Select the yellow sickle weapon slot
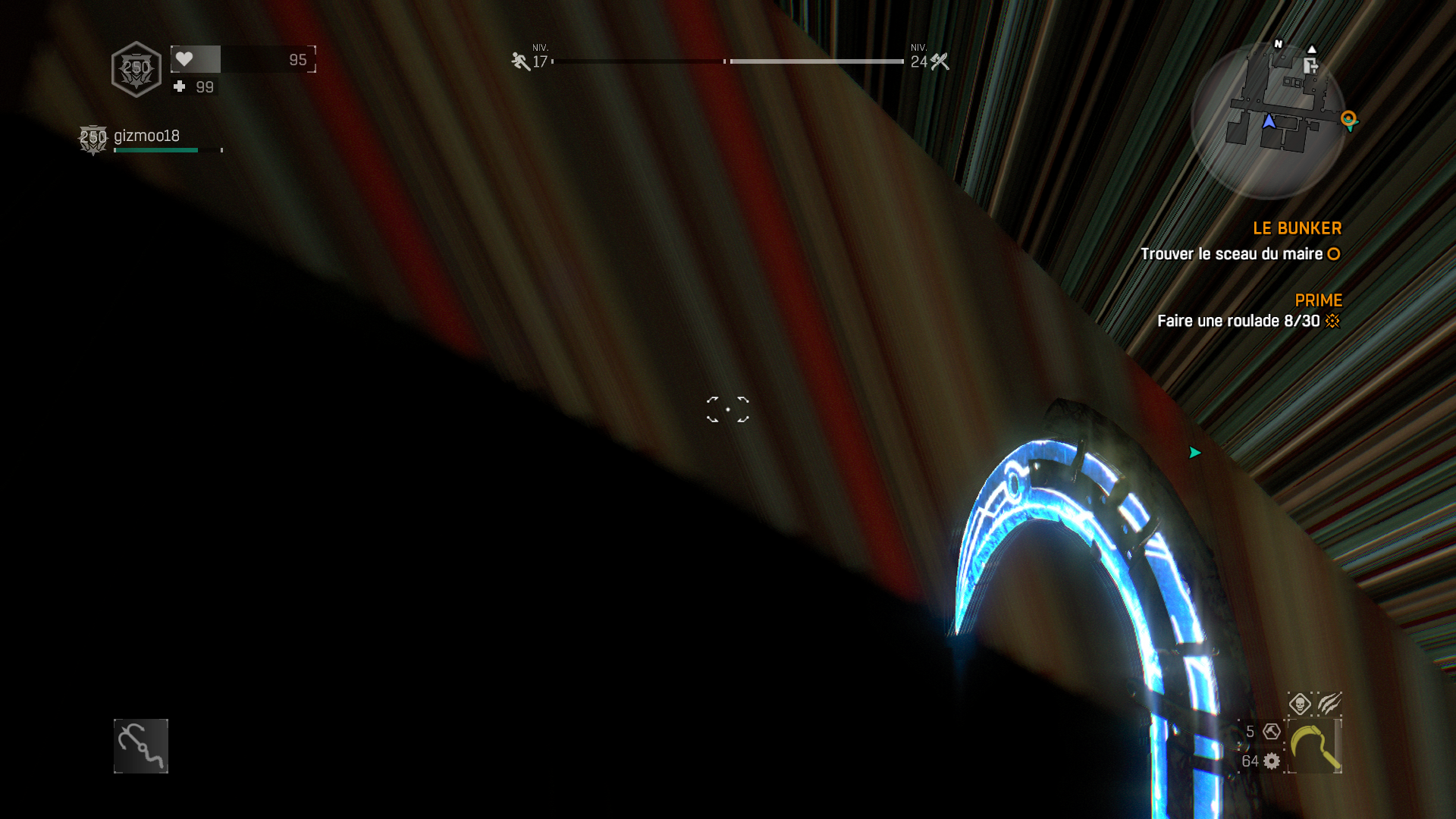The image size is (1456, 819). (x=1314, y=747)
